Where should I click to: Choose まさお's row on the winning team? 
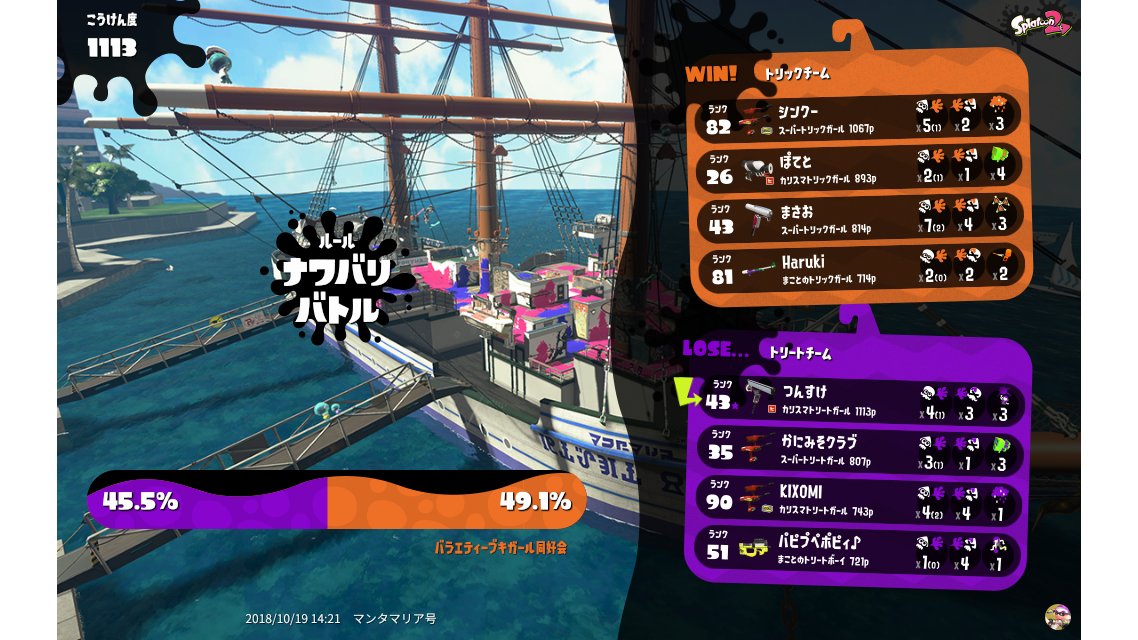(860, 218)
